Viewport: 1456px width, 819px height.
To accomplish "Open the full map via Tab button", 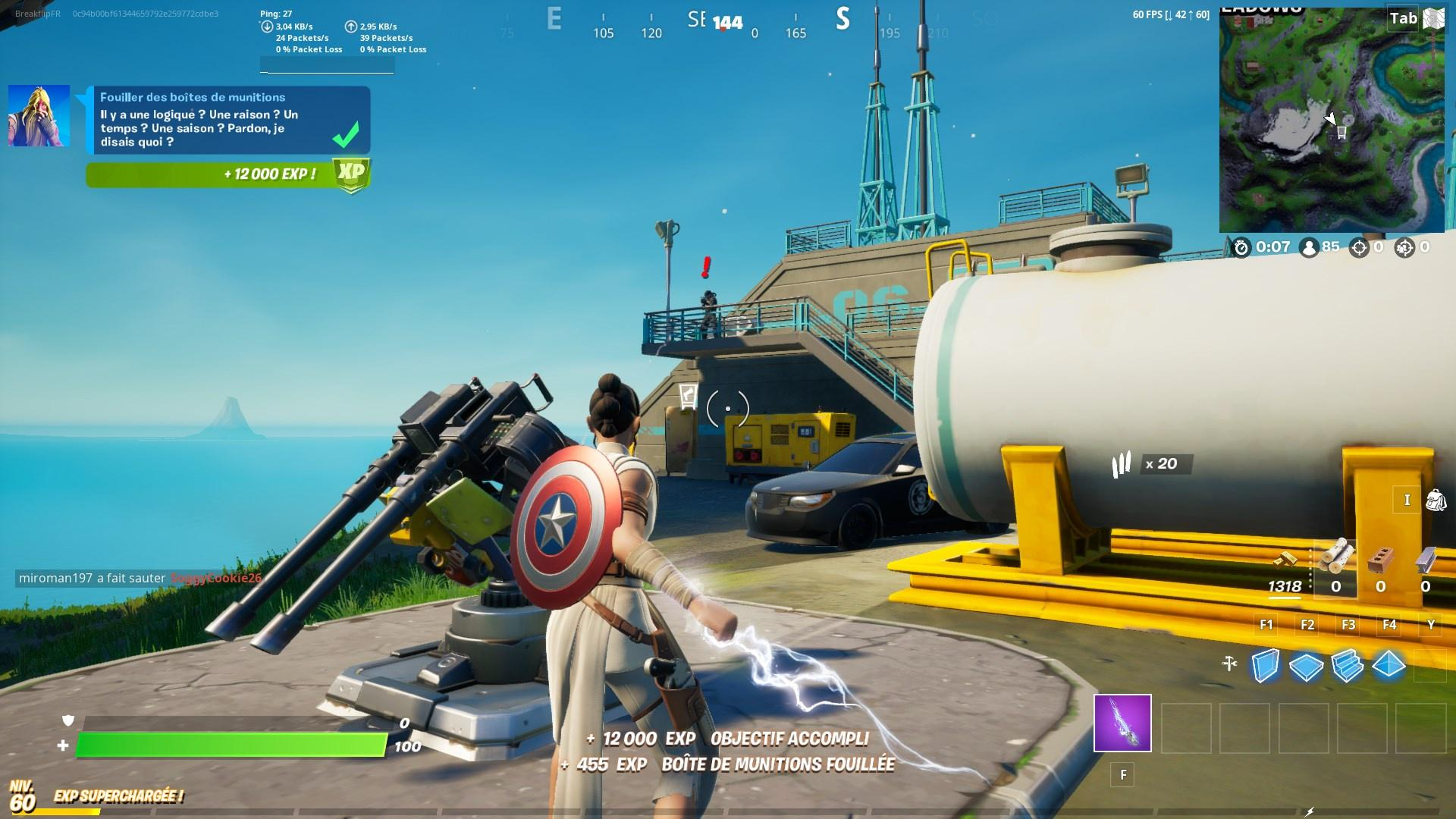I will 1403,19.
